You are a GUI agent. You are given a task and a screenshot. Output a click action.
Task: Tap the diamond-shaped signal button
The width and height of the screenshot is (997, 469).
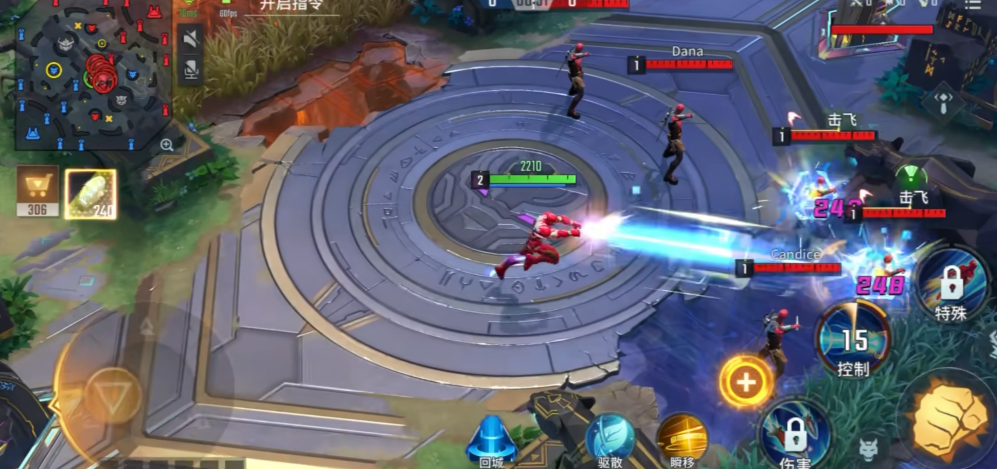coord(941,100)
